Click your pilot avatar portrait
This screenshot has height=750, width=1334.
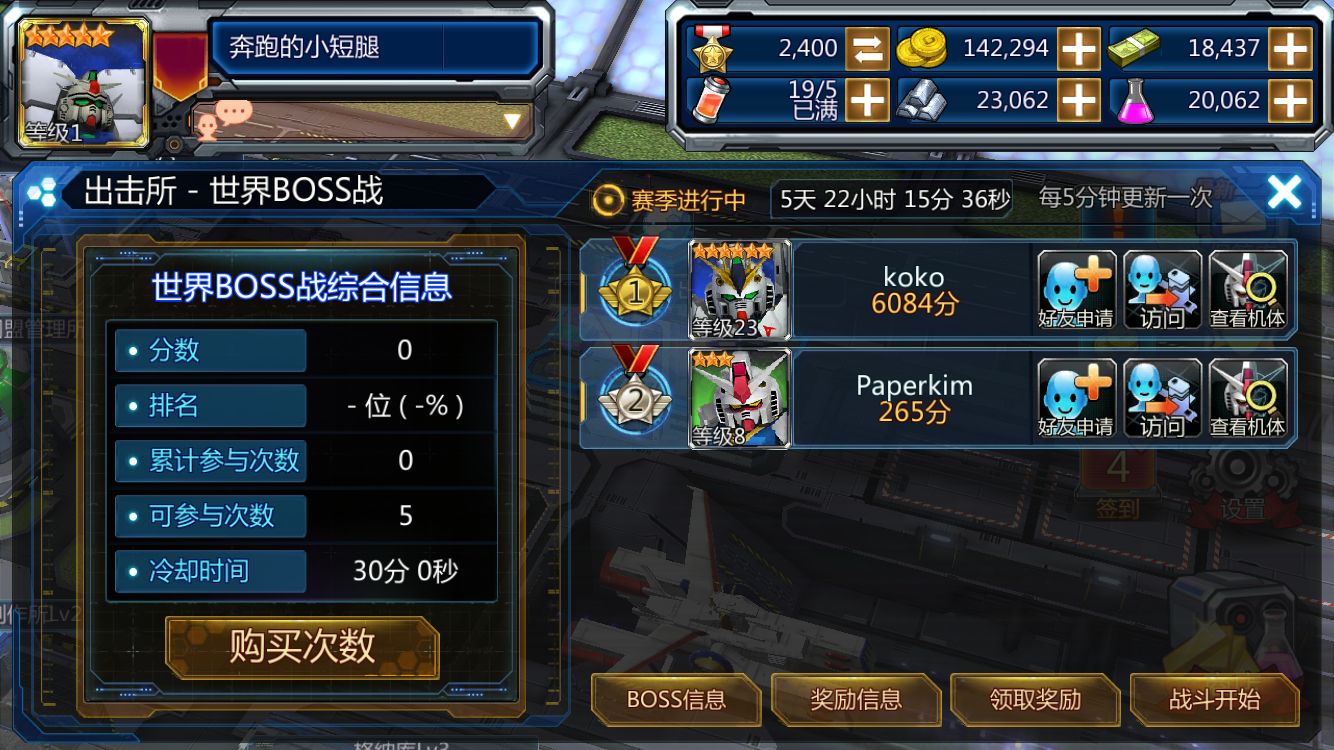78,80
